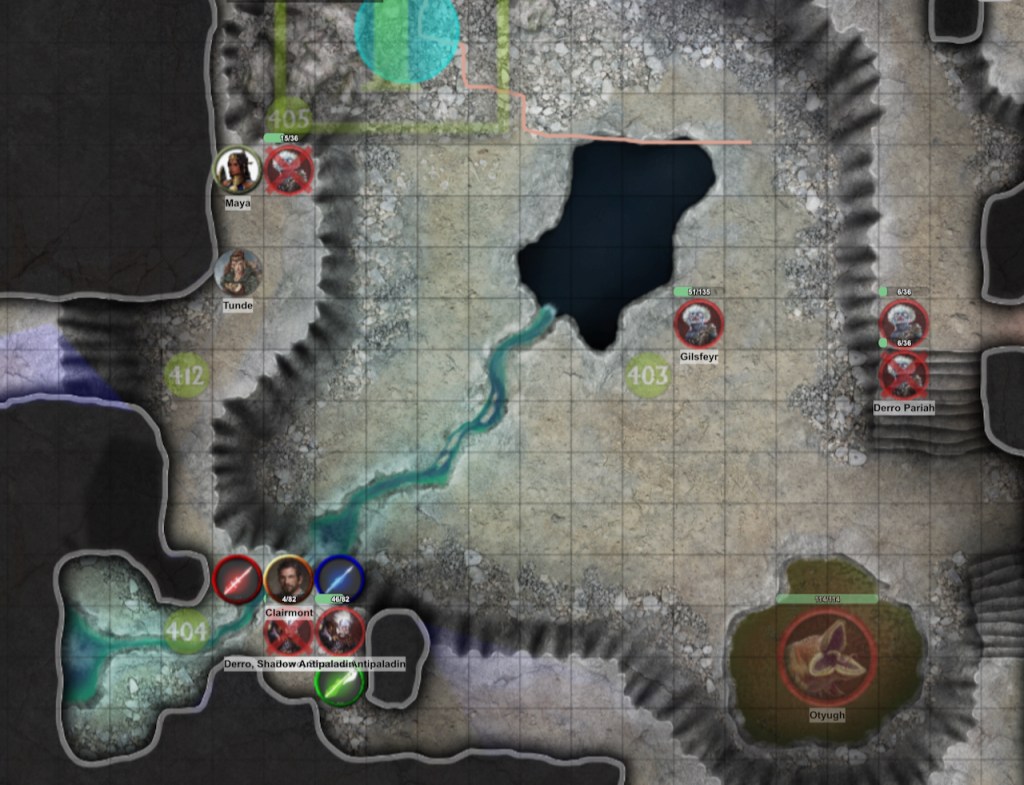Select the Gilsfeyr enemy token
Screen dimensions: 1024x785
click(699, 324)
